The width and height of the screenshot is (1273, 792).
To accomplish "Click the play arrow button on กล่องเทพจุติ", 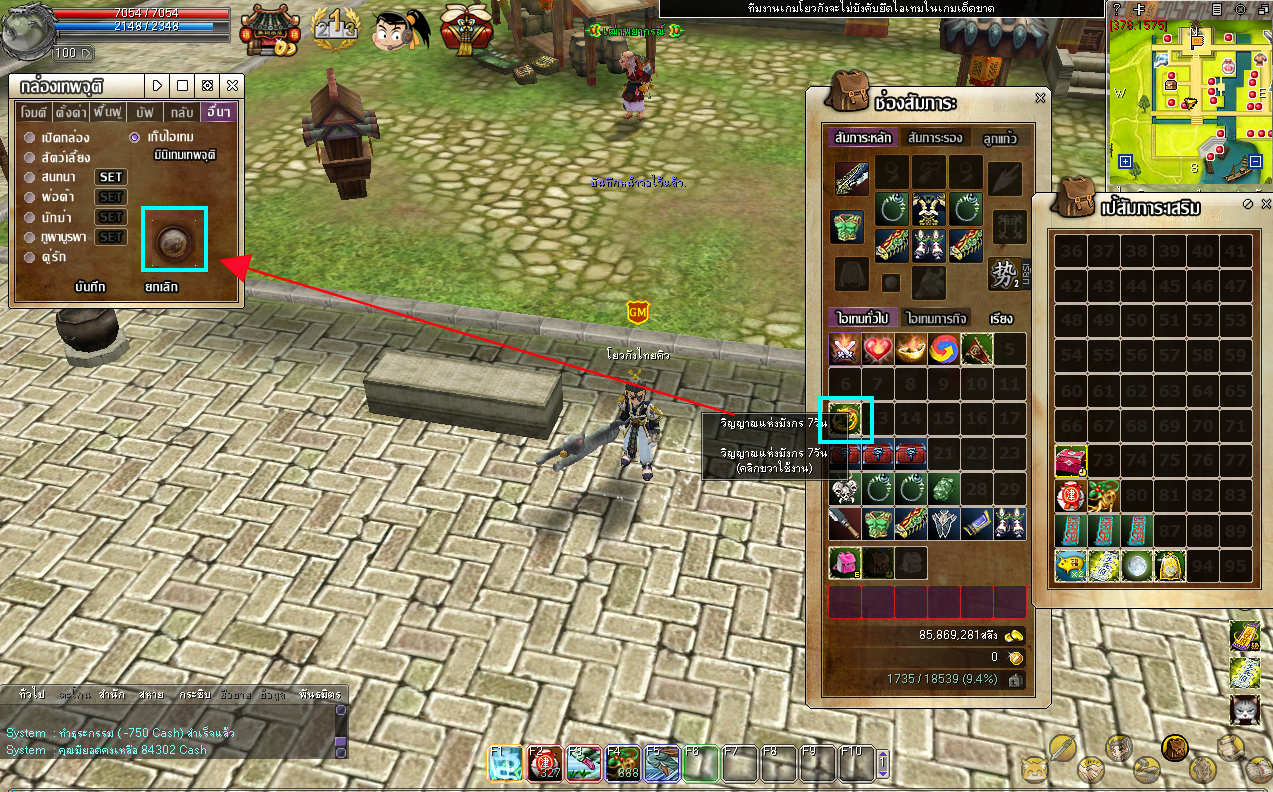I will click(157, 86).
